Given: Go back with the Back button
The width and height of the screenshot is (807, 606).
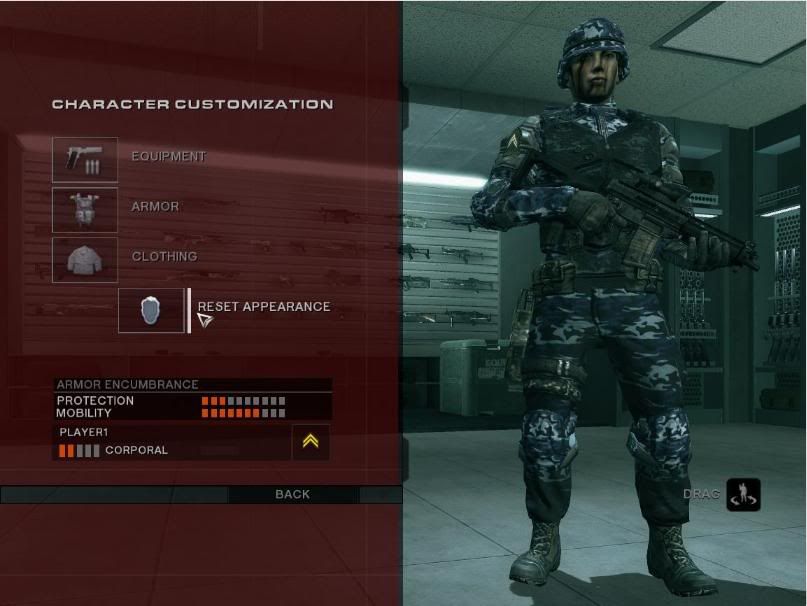Looking at the screenshot, I should pyautogui.click(x=292, y=494).
